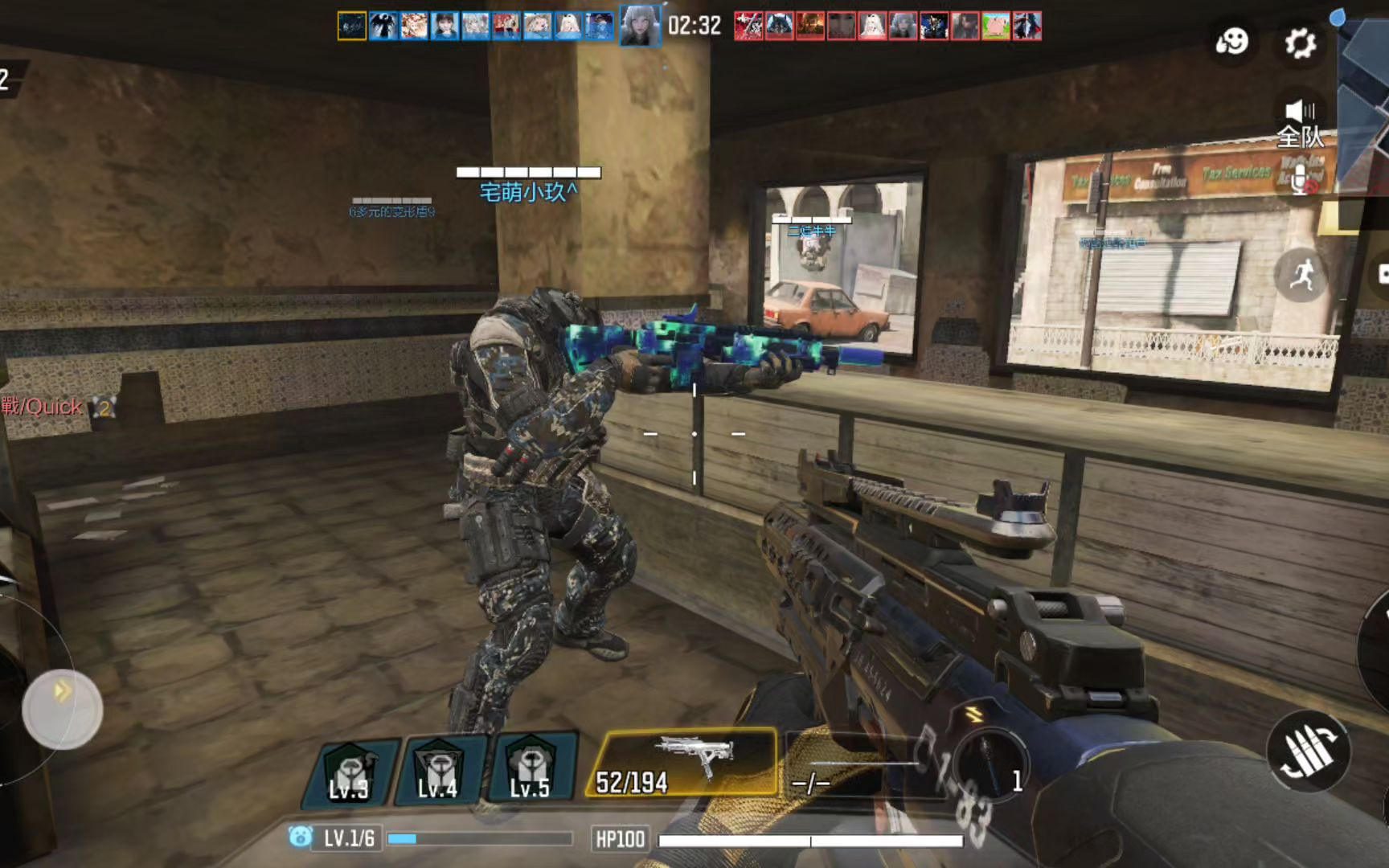Open the minimap in the corner
The height and width of the screenshot is (868, 1389).
point(1365,104)
